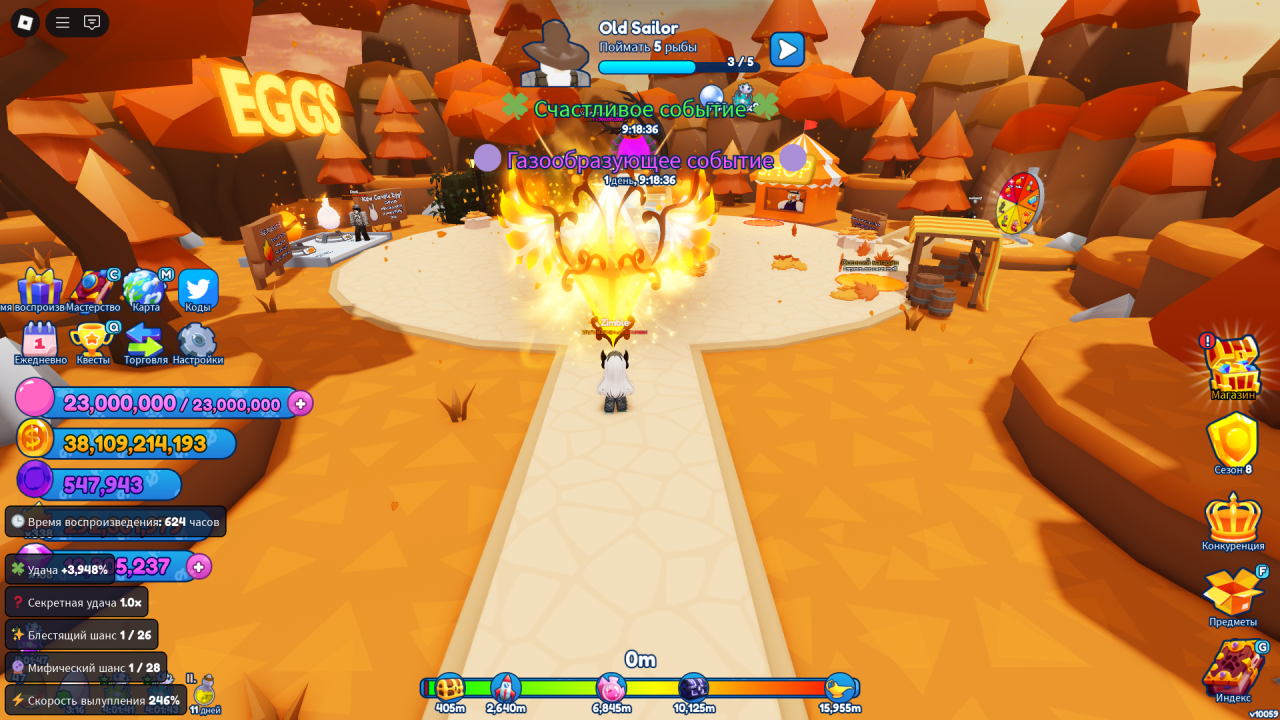
Task: Click the Old Sailor quest arrow button
Action: (787, 49)
